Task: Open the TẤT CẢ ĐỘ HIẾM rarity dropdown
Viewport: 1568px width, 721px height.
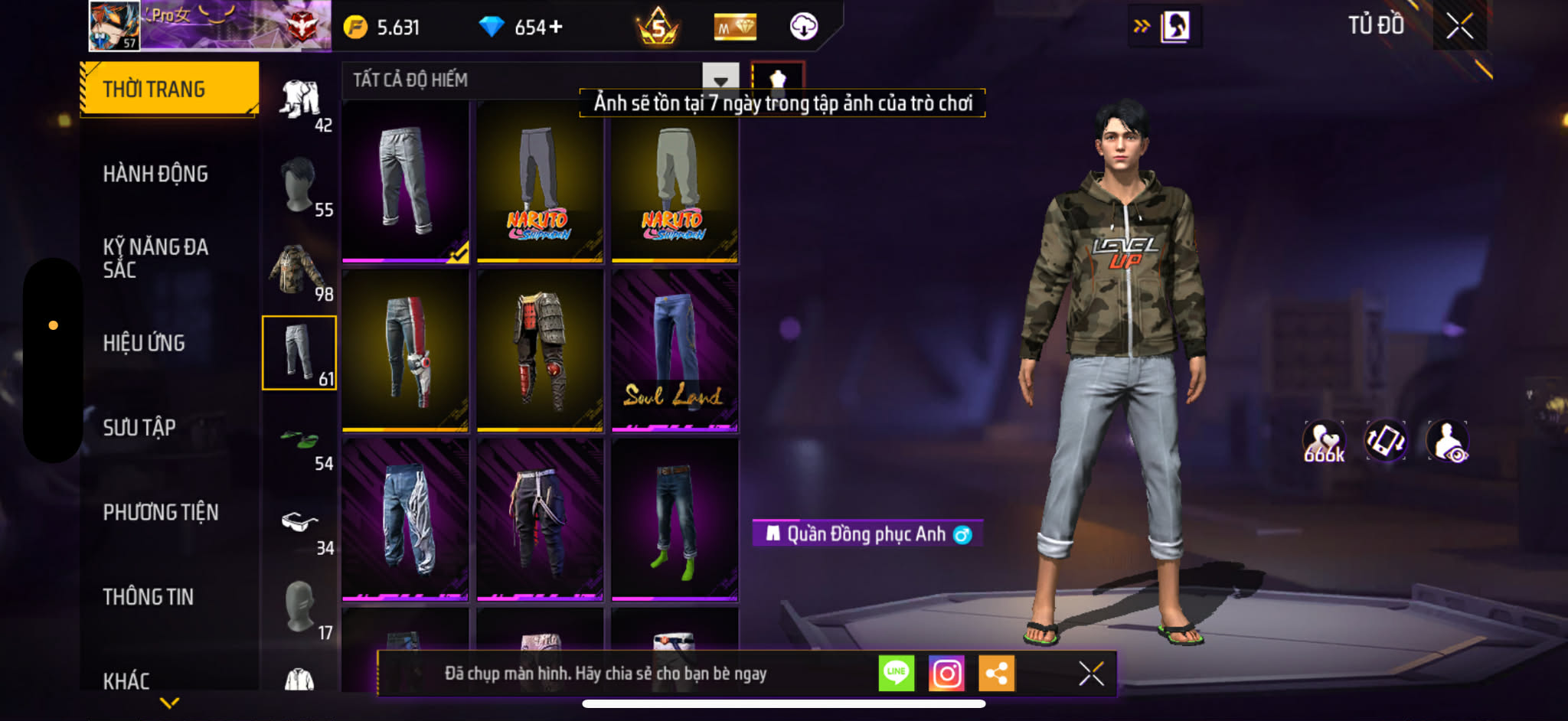Action: click(720, 80)
